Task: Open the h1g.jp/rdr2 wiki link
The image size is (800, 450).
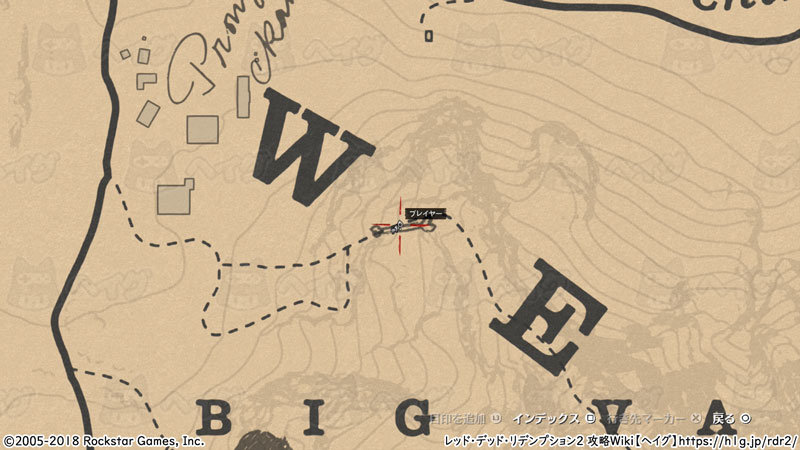Action: tap(740, 440)
